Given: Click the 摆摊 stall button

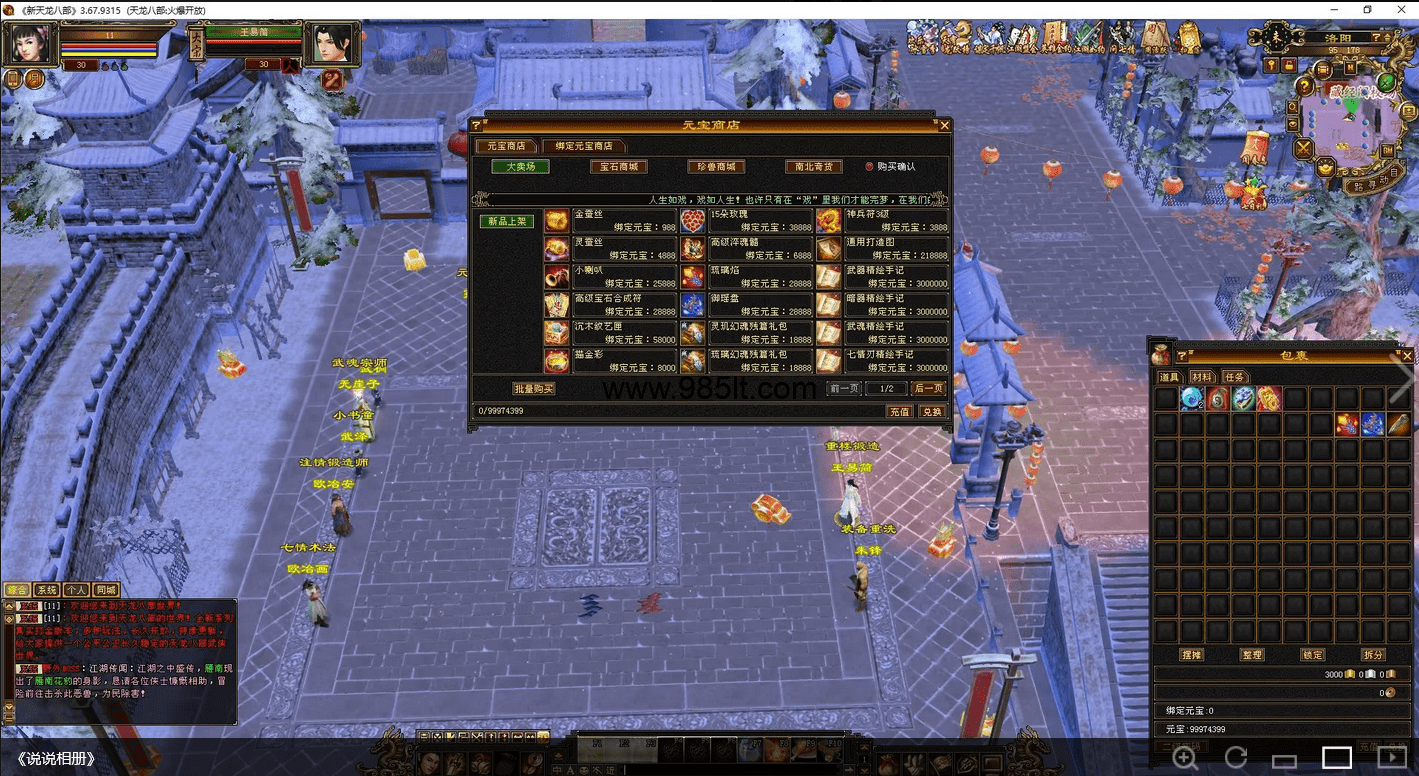Looking at the screenshot, I should coord(1190,655).
